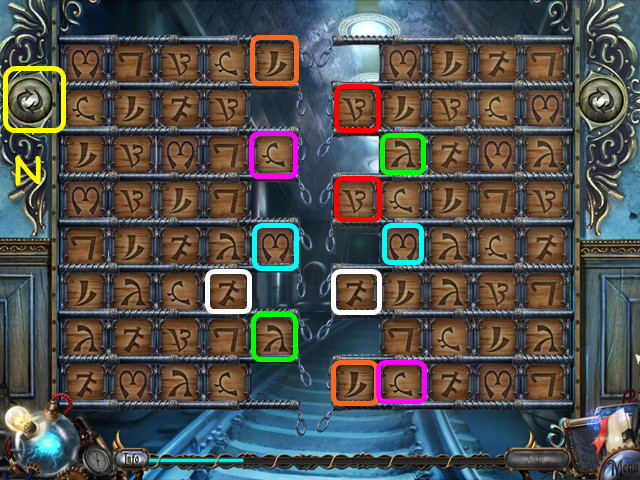Screen dimensions: 640x480
Task: Select the cyan-outlined heart tile on the right rack
Action: (402, 244)
